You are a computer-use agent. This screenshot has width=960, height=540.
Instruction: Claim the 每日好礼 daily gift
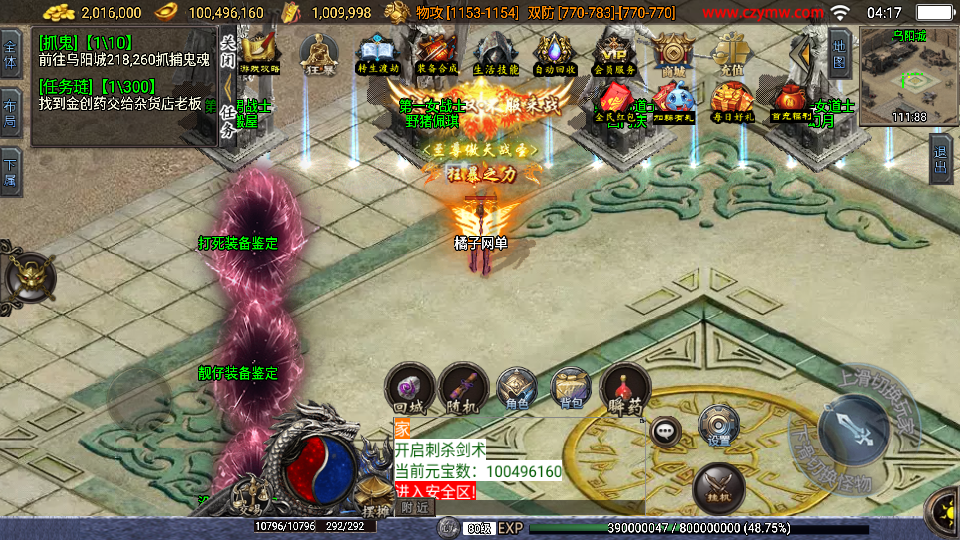pos(733,101)
